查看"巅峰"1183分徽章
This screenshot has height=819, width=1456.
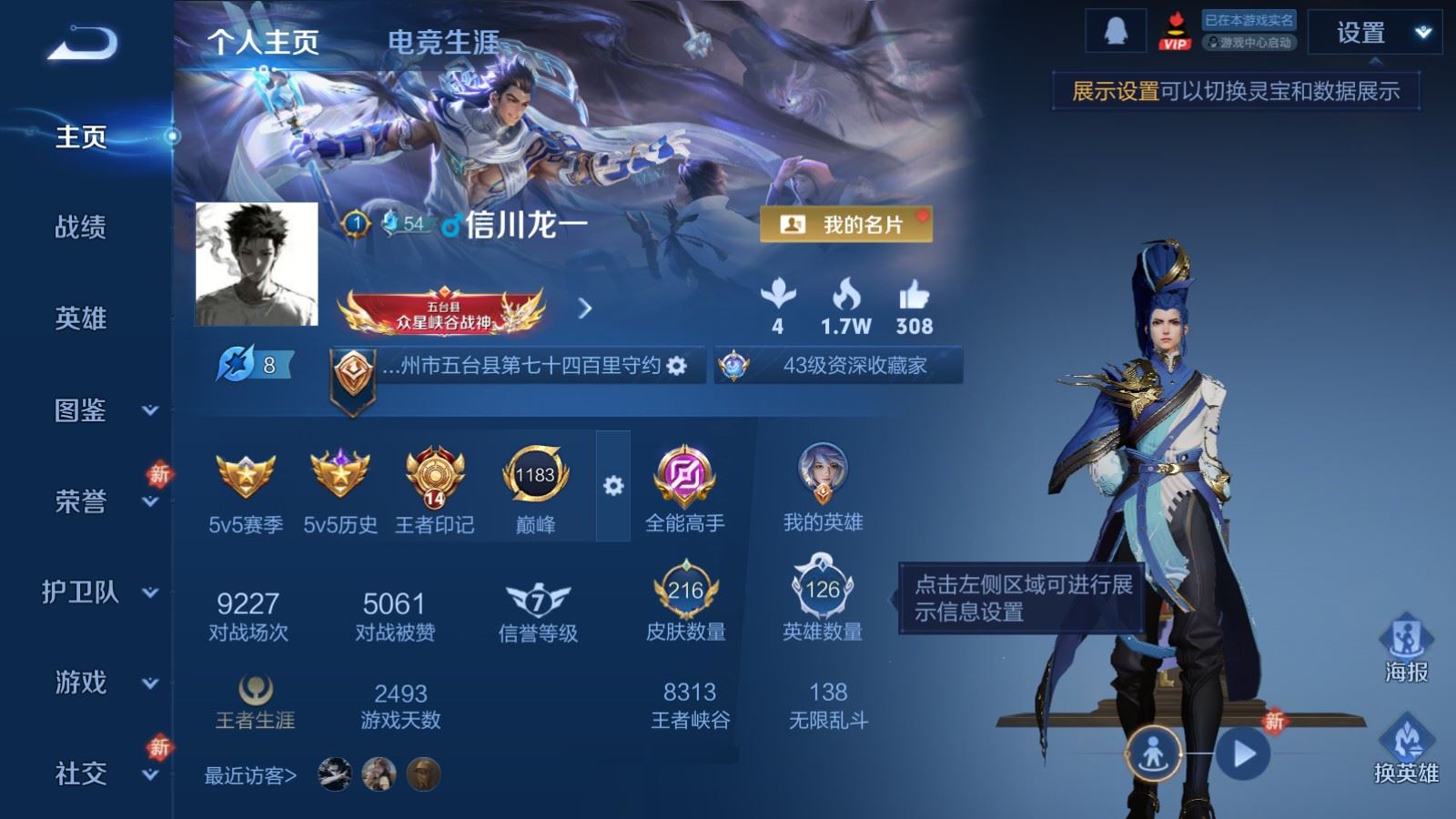click(x=536, y=477)
